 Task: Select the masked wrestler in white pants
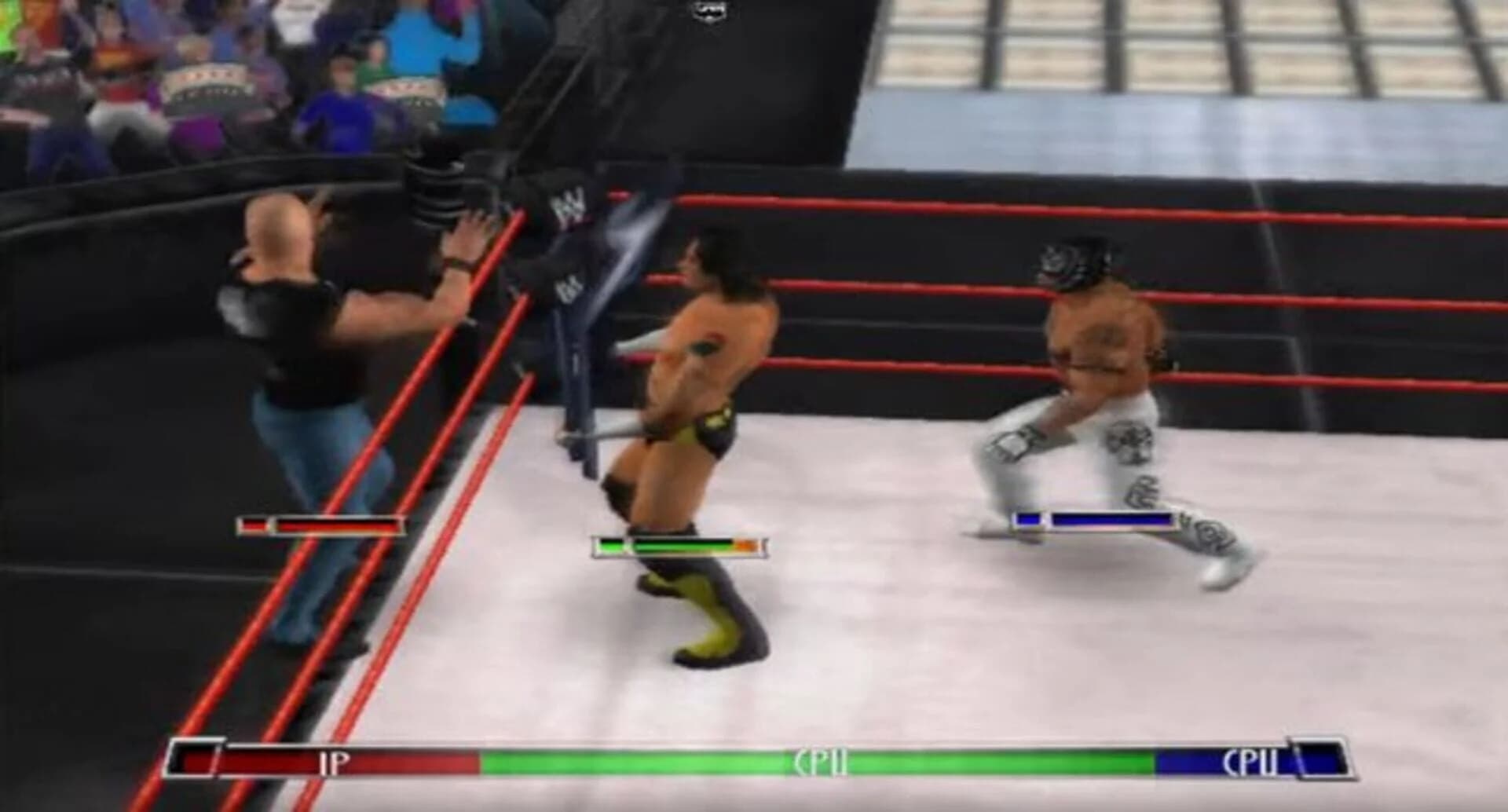click(1092, 377)
